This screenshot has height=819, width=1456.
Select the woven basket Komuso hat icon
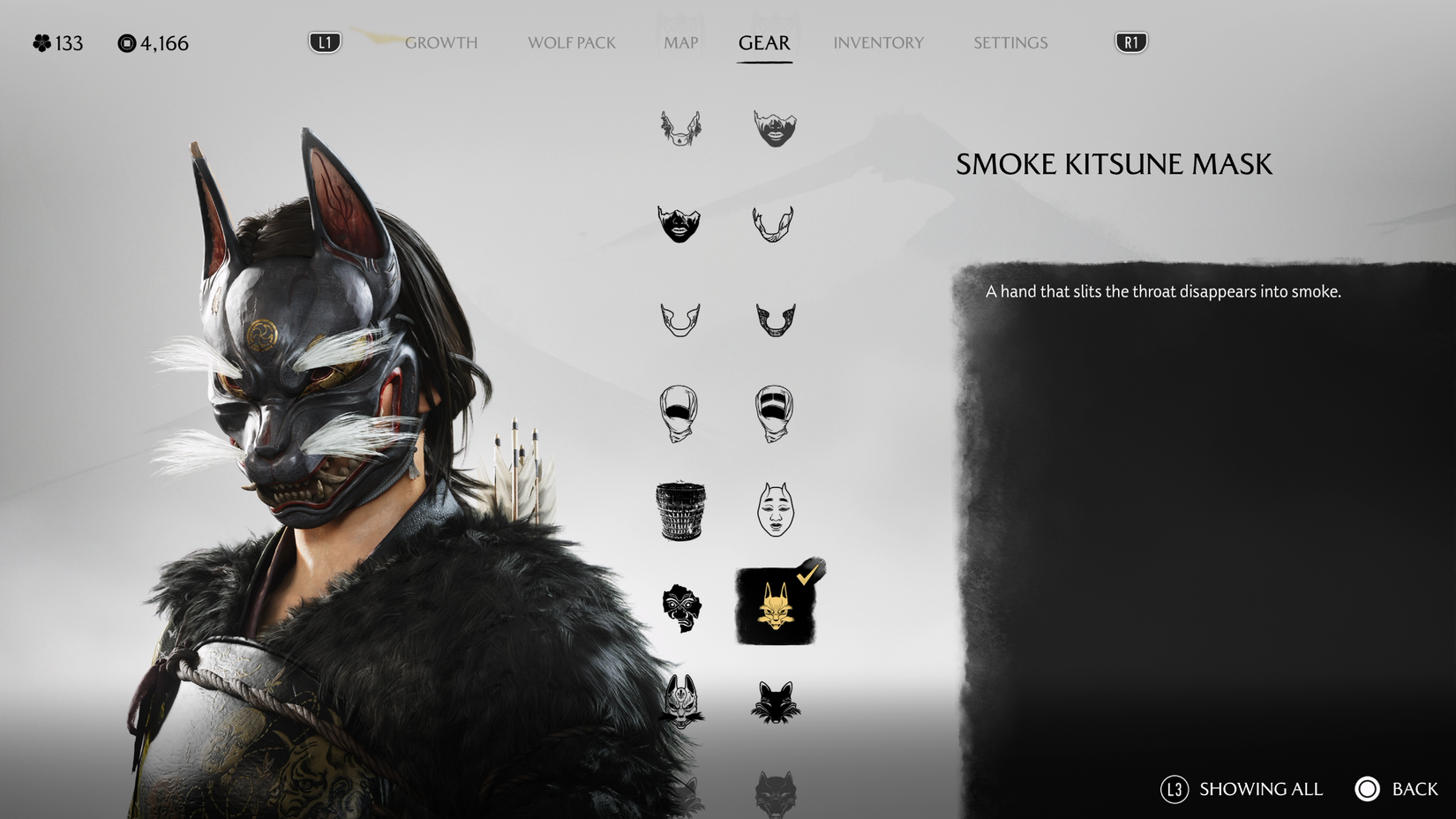679,510
